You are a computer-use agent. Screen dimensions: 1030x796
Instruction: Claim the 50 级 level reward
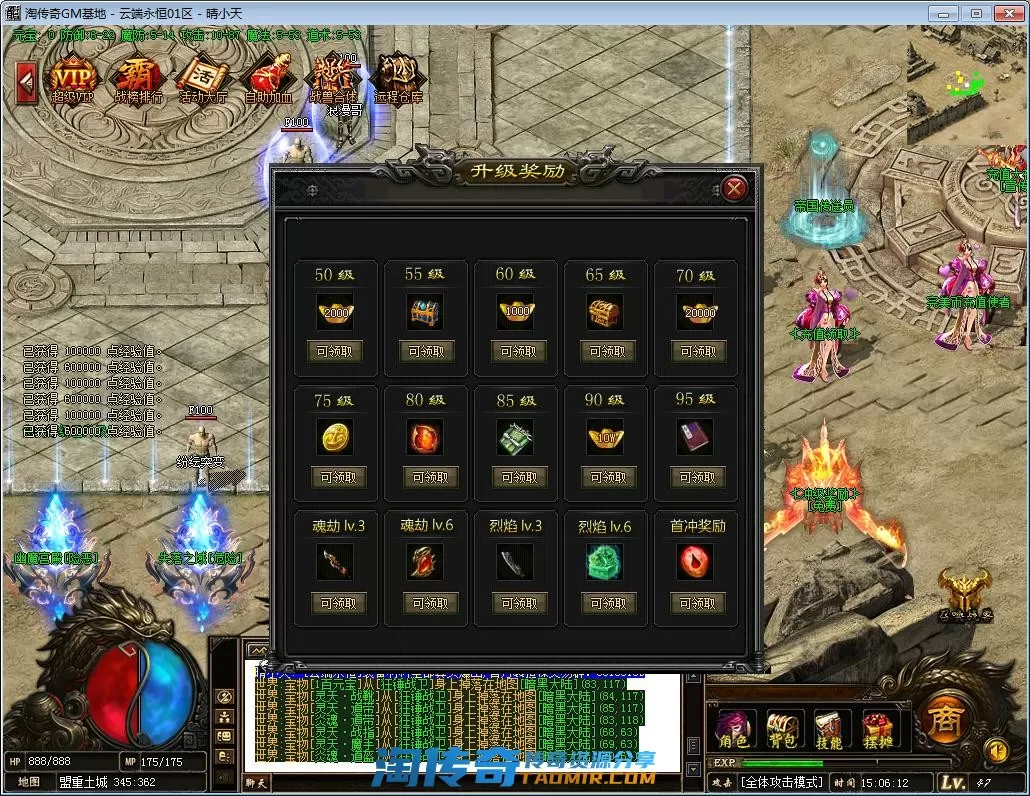tap(336, 351)
